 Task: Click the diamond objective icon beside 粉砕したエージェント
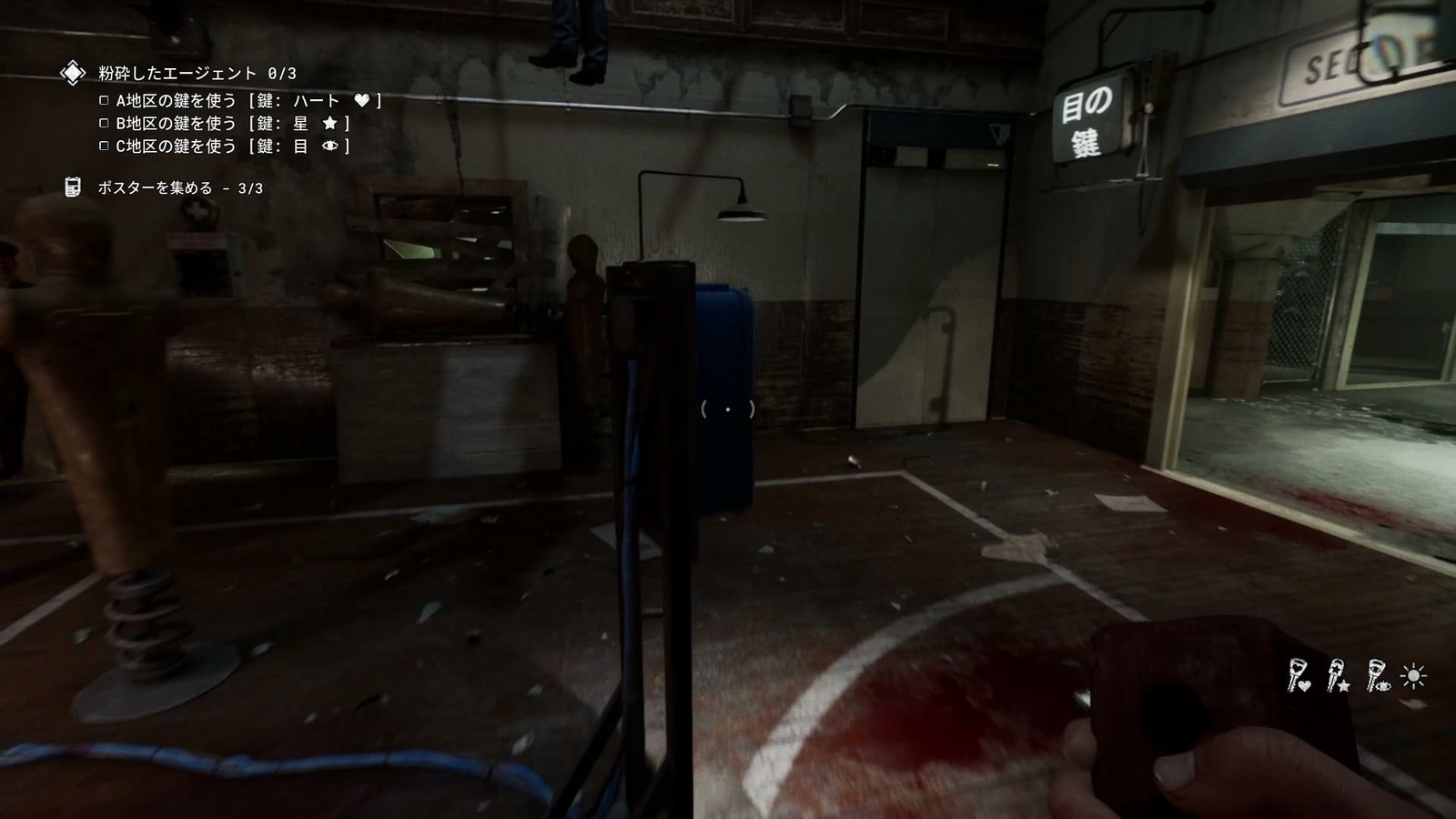tap(72, 72)
